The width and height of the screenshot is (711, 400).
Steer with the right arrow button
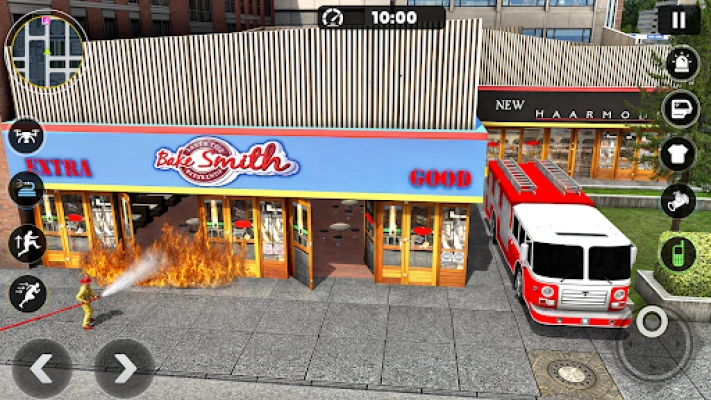coord(124,369)
